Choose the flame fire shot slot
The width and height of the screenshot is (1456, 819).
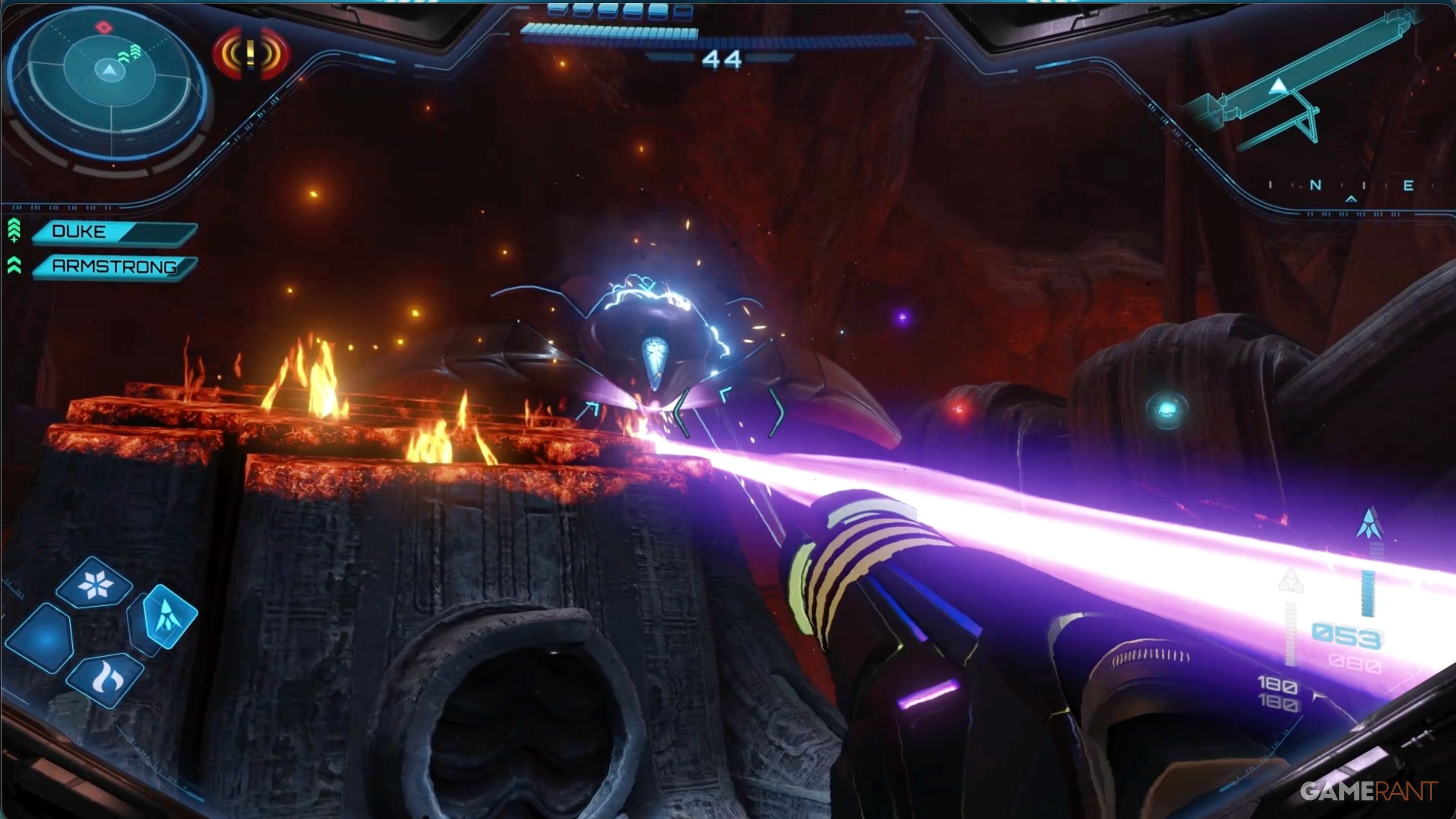pos(105,680)
